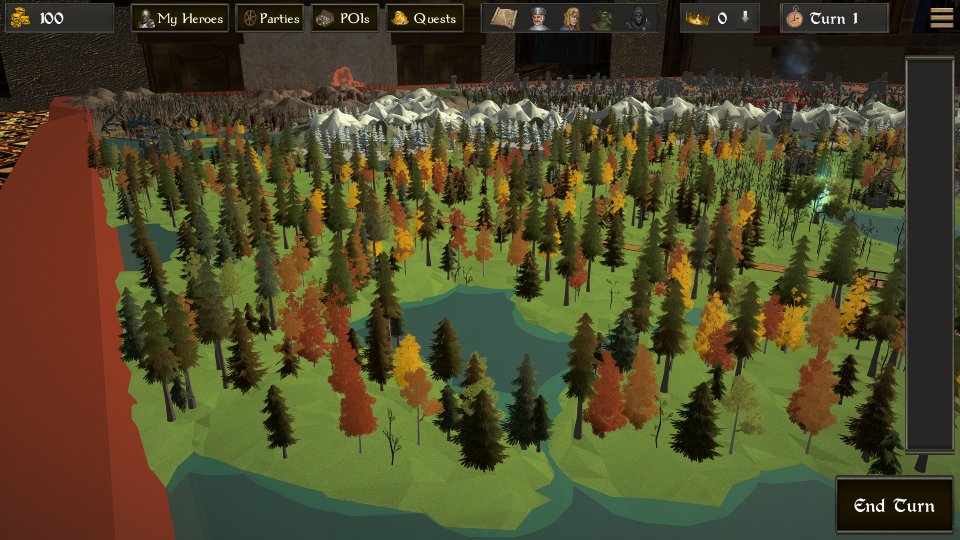
Task: Open the Parties list
Action: click(269, 18)
